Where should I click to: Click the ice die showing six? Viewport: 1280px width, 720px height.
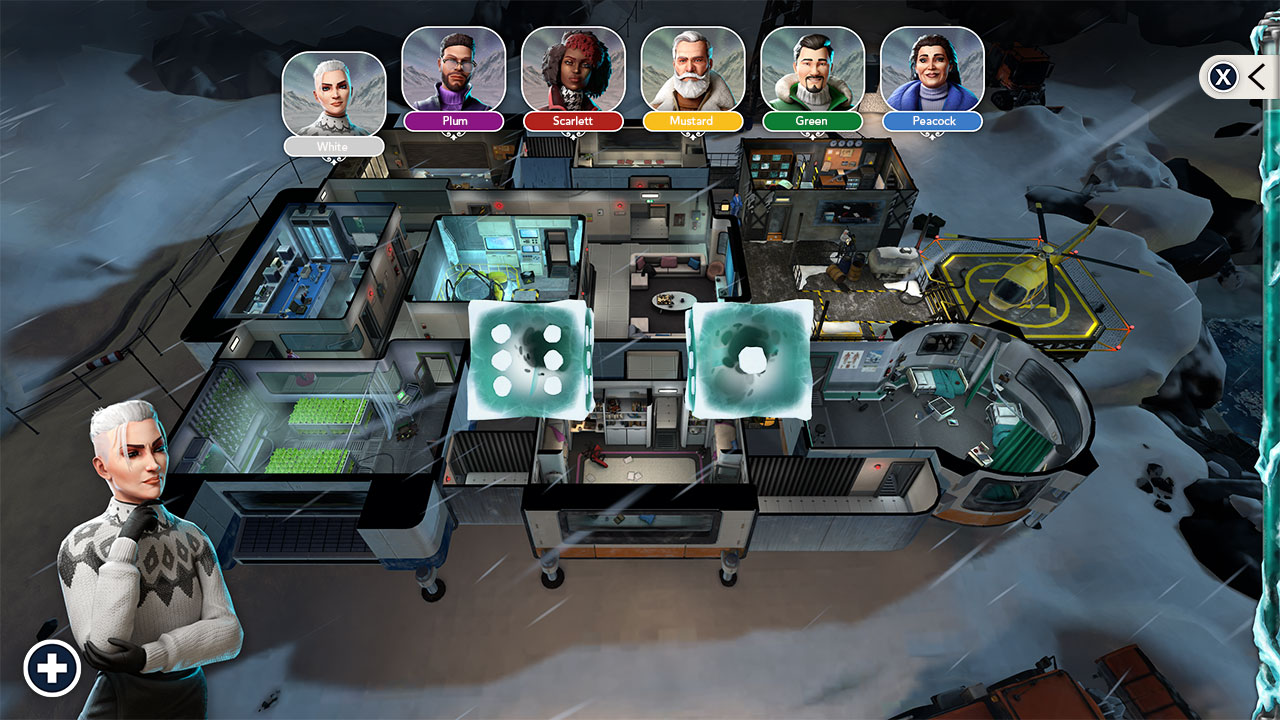point(530,359)
